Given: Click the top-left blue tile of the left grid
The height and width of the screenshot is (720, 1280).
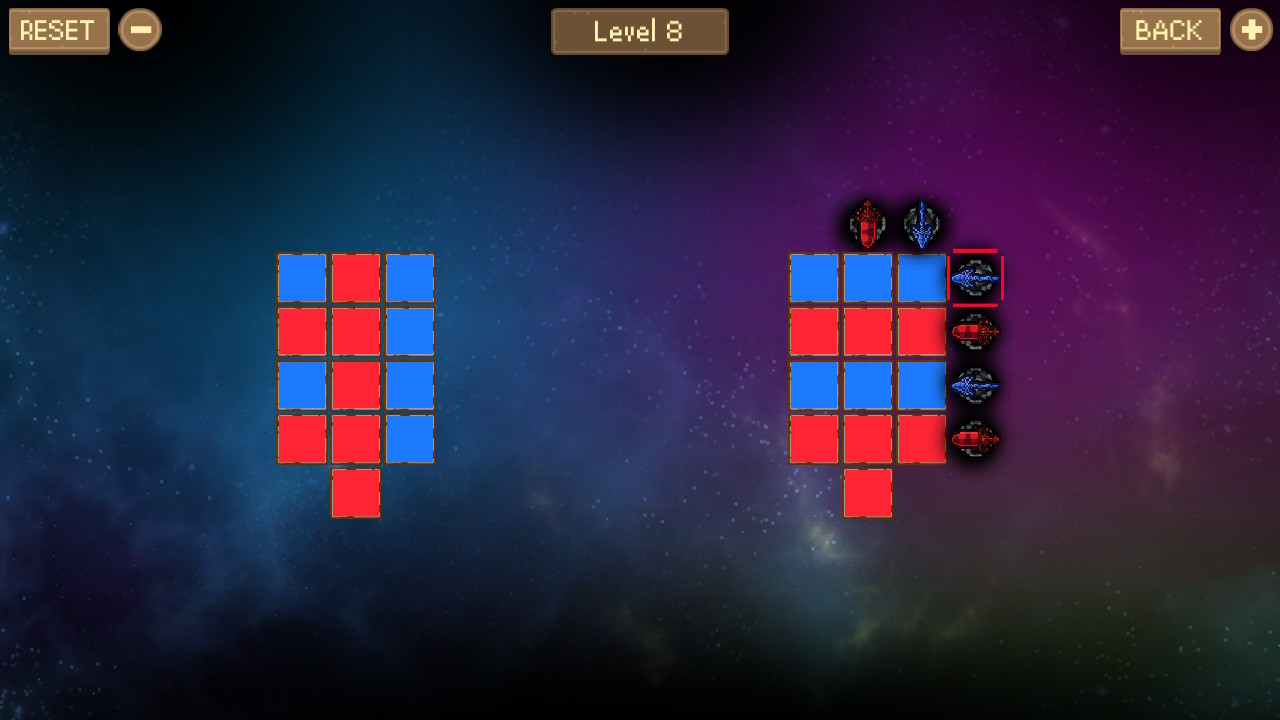Looking at the screenshot, I should click(301, 277).
